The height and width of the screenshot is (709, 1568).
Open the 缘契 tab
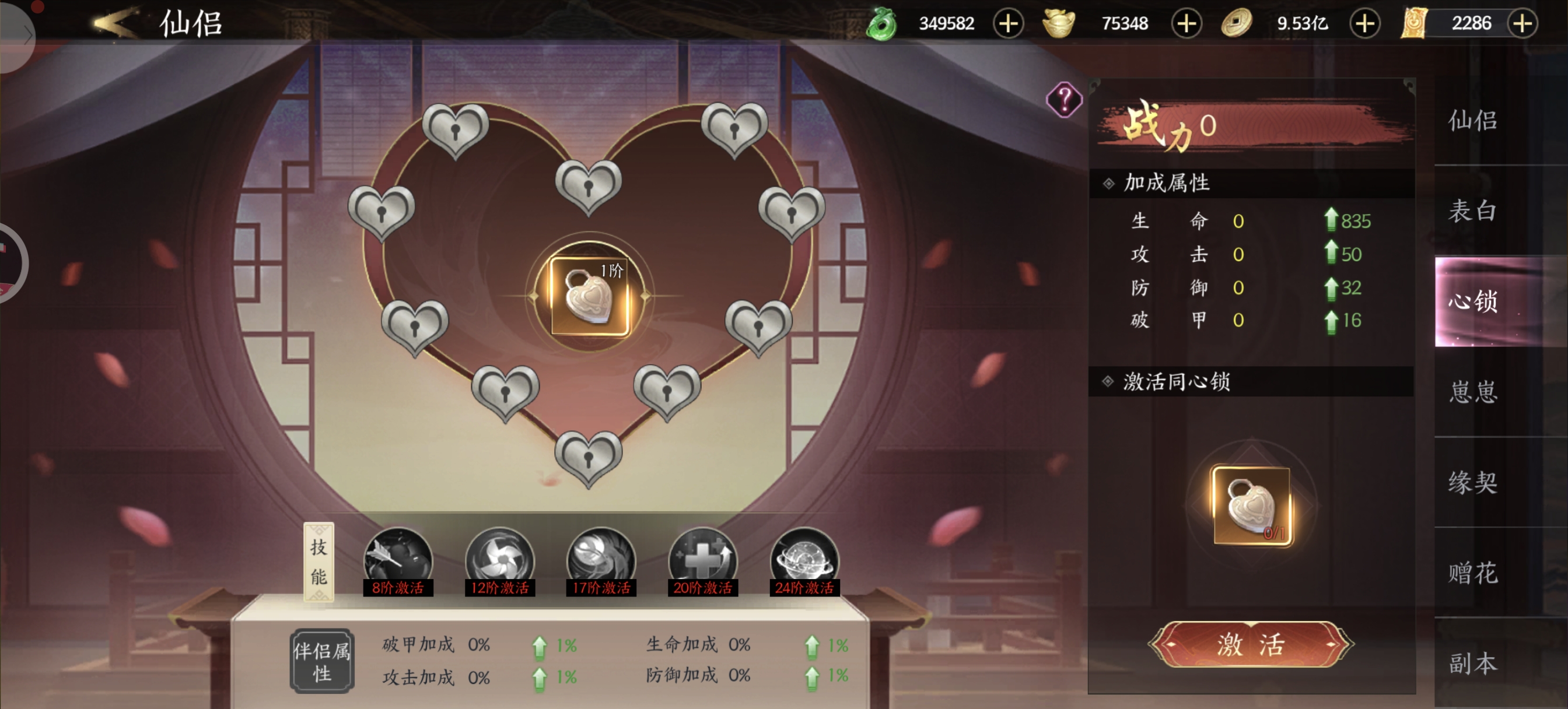(x=1472, y=482)
